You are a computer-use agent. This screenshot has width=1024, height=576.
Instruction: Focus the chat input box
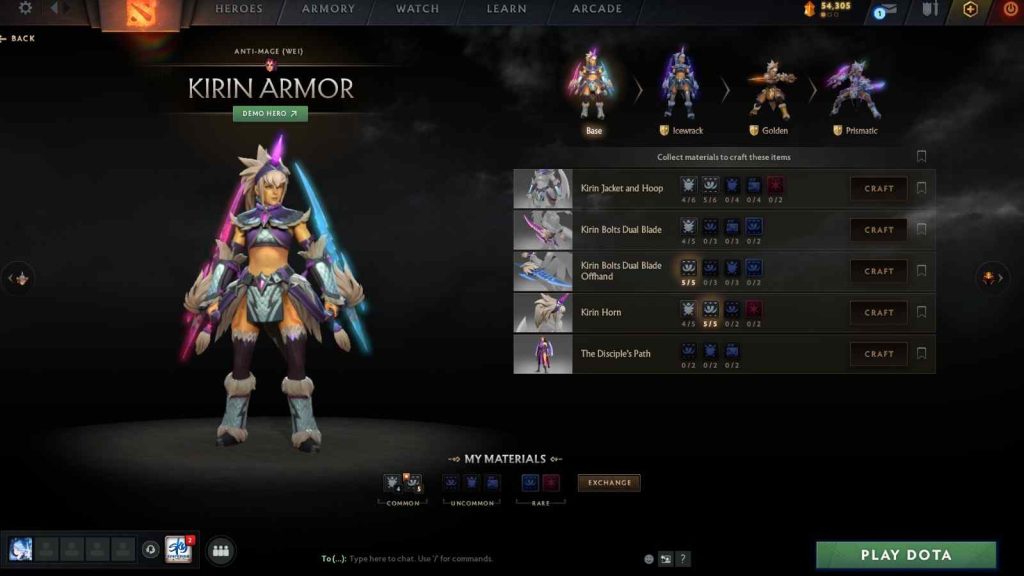pyautogui.click(x=480, y=559)
